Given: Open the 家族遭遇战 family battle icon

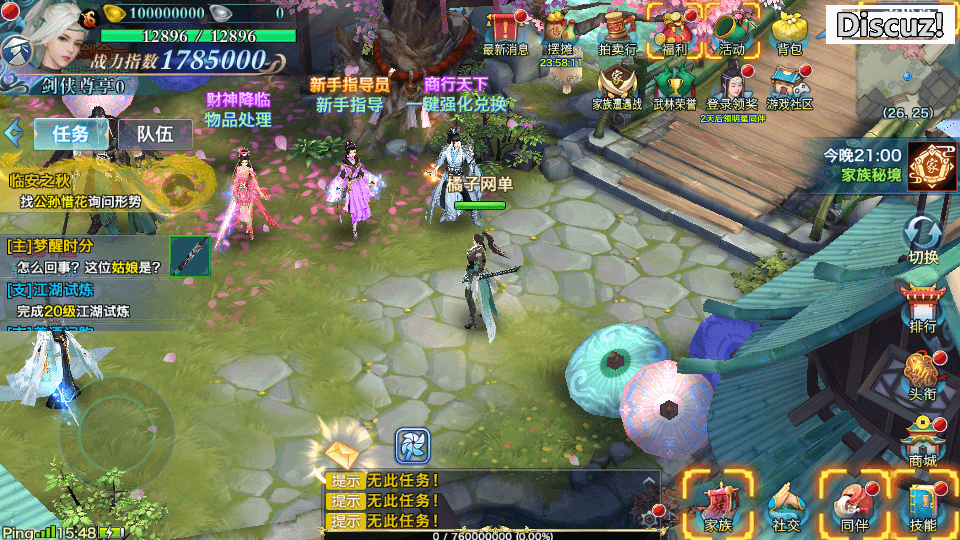Looking at the screenshot, I should (617, 85).
